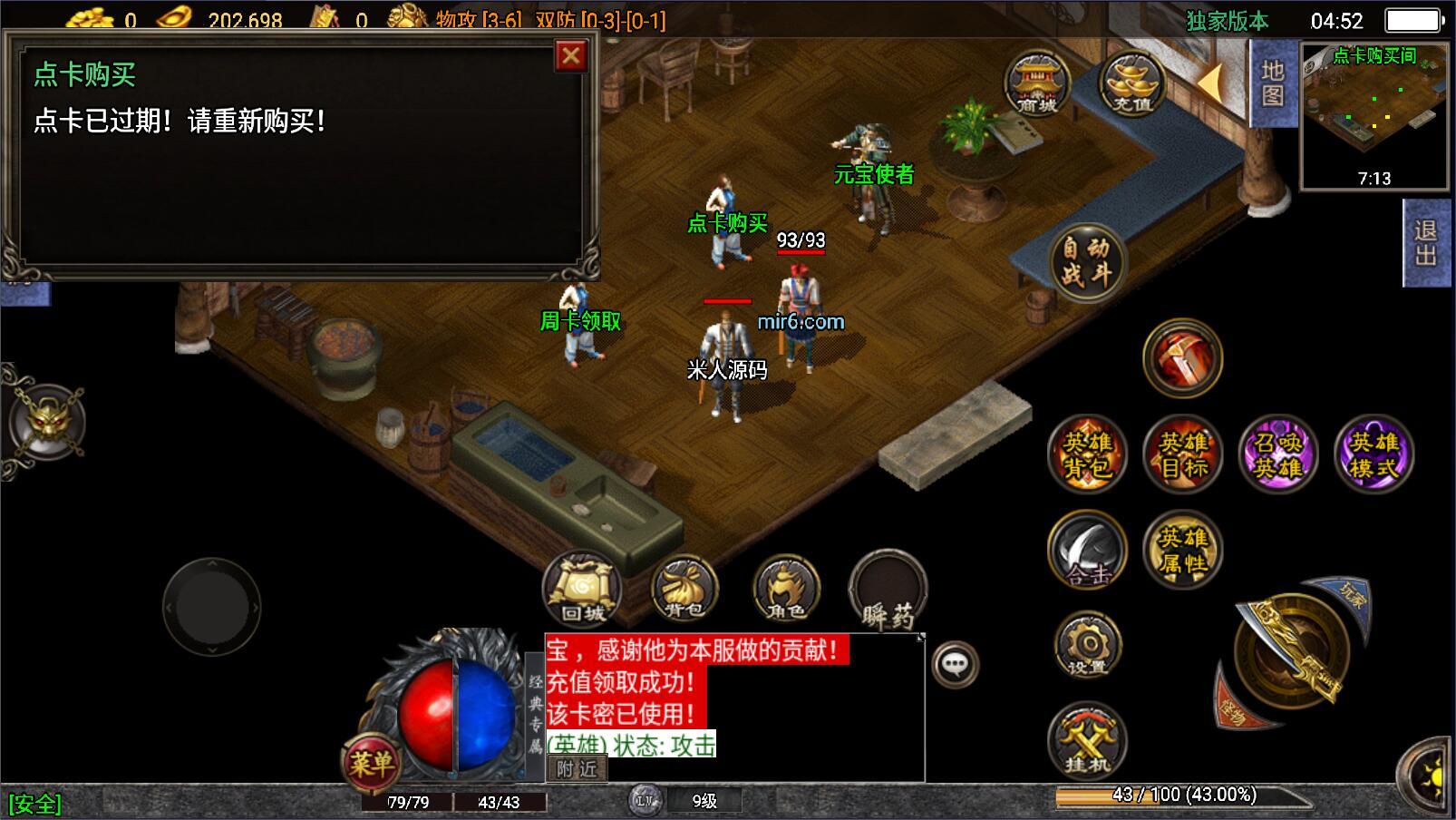Toggle 自动战斗 auto battle
The image size is (1456, 820).
tap(1086, 261)
